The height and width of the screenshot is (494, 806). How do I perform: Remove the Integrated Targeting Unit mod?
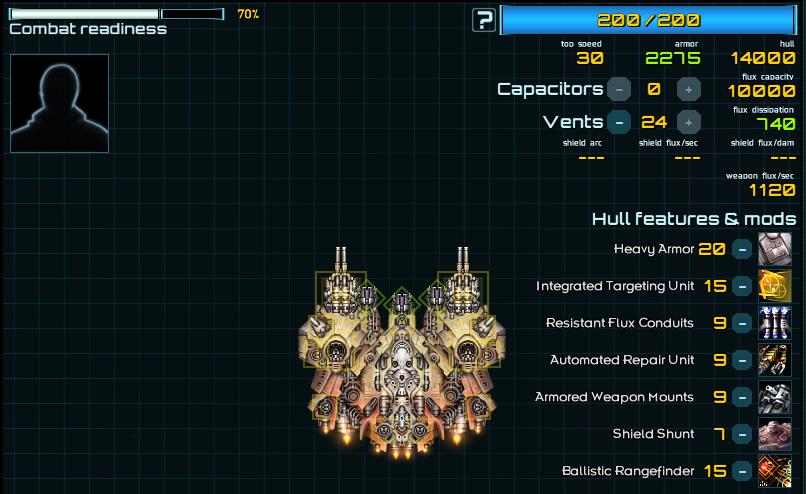(742, 286)
